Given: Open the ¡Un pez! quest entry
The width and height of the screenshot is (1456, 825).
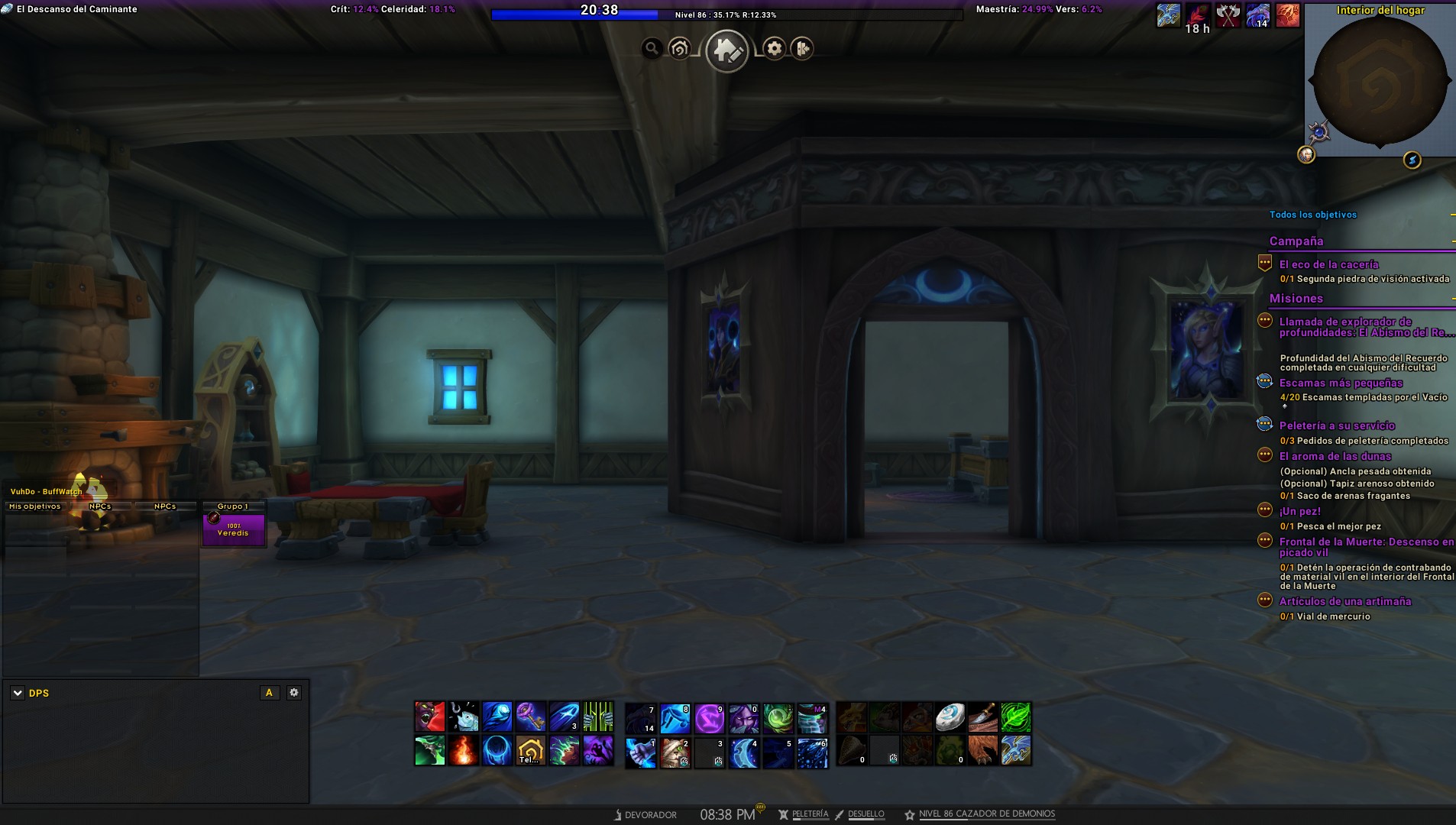Looking at the screenshot, I should point(1299,511).
